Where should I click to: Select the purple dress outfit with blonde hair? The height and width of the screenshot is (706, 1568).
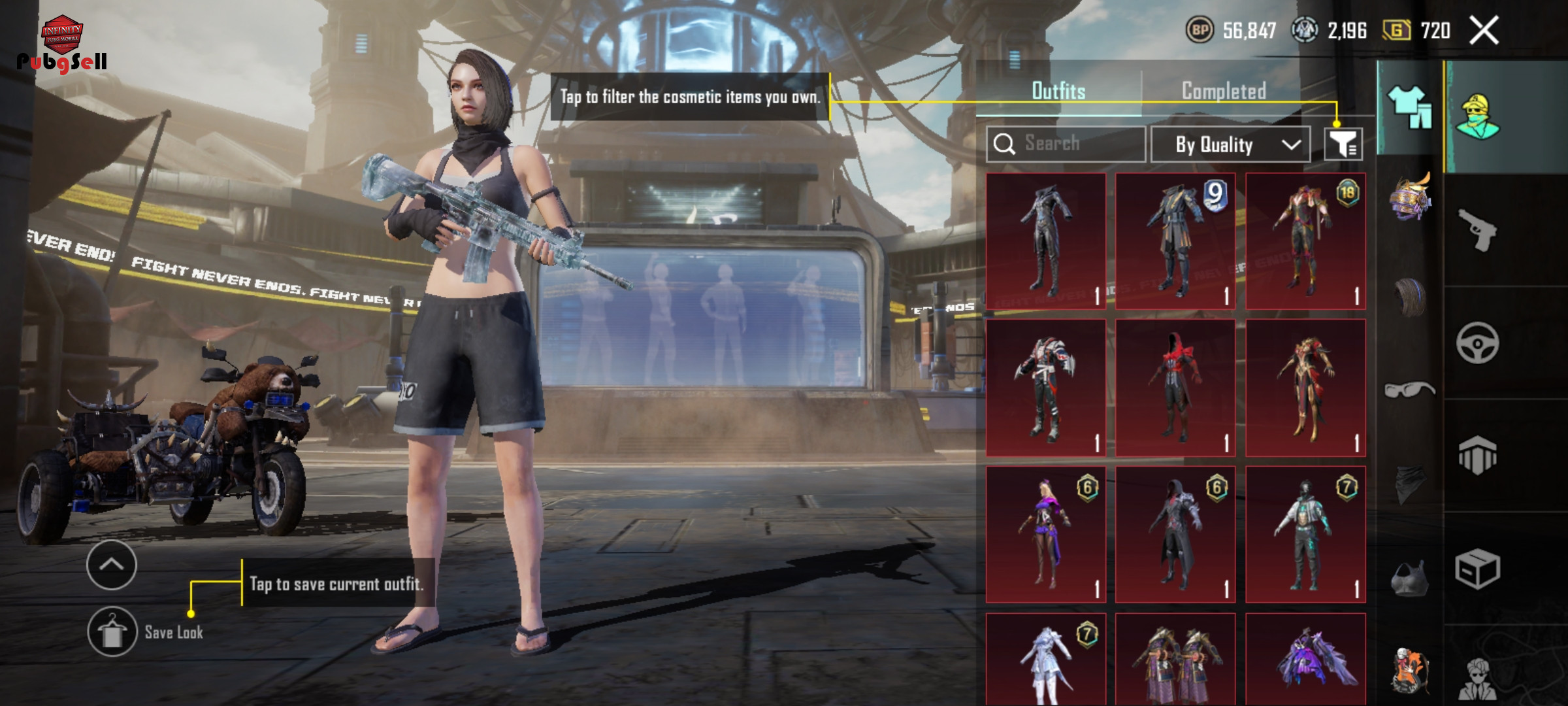pyautogui.click(x=1045, y=534)
